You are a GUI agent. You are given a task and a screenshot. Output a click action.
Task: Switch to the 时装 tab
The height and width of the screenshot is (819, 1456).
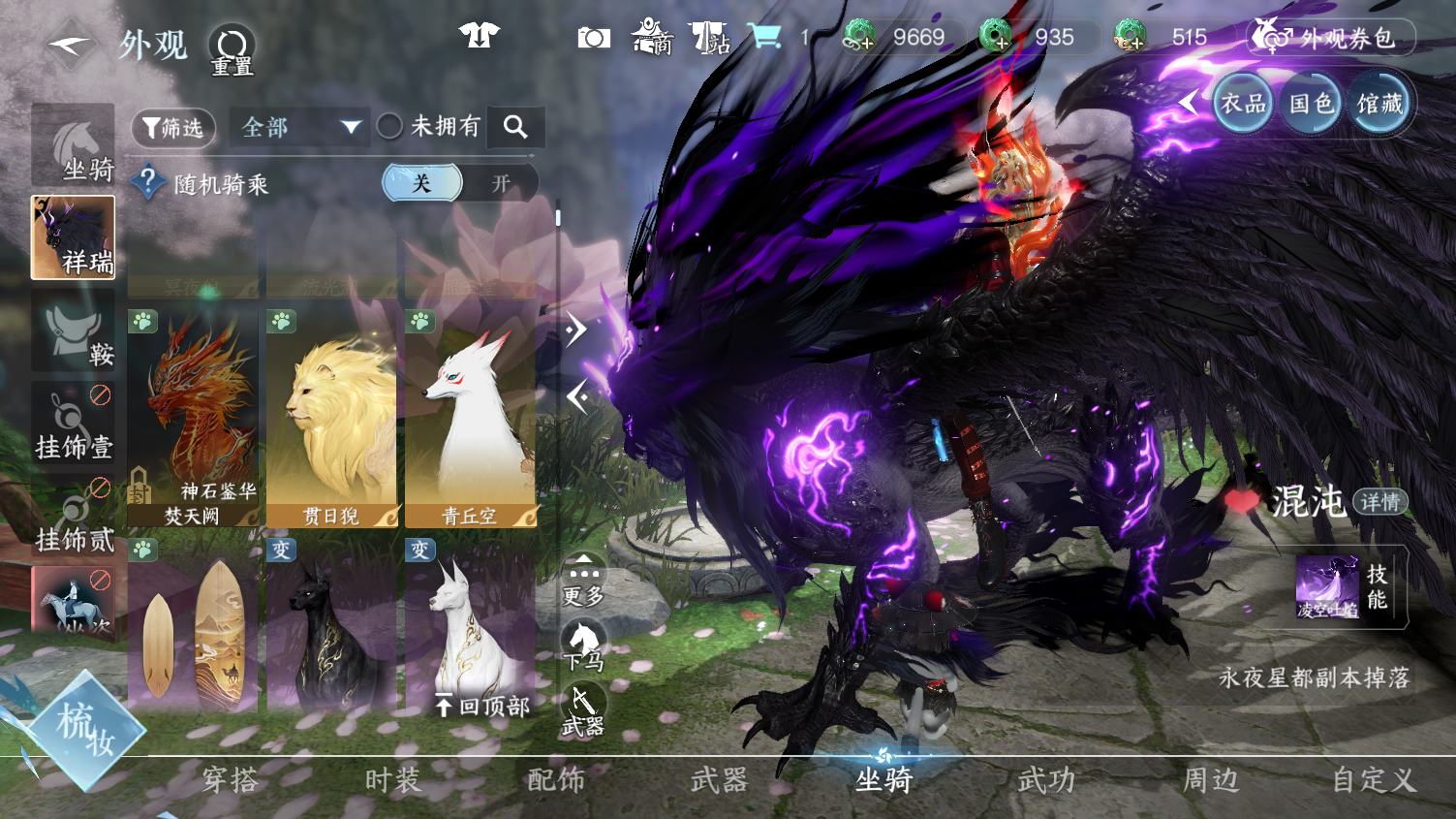pyautogui.click(x=393, y=780)
